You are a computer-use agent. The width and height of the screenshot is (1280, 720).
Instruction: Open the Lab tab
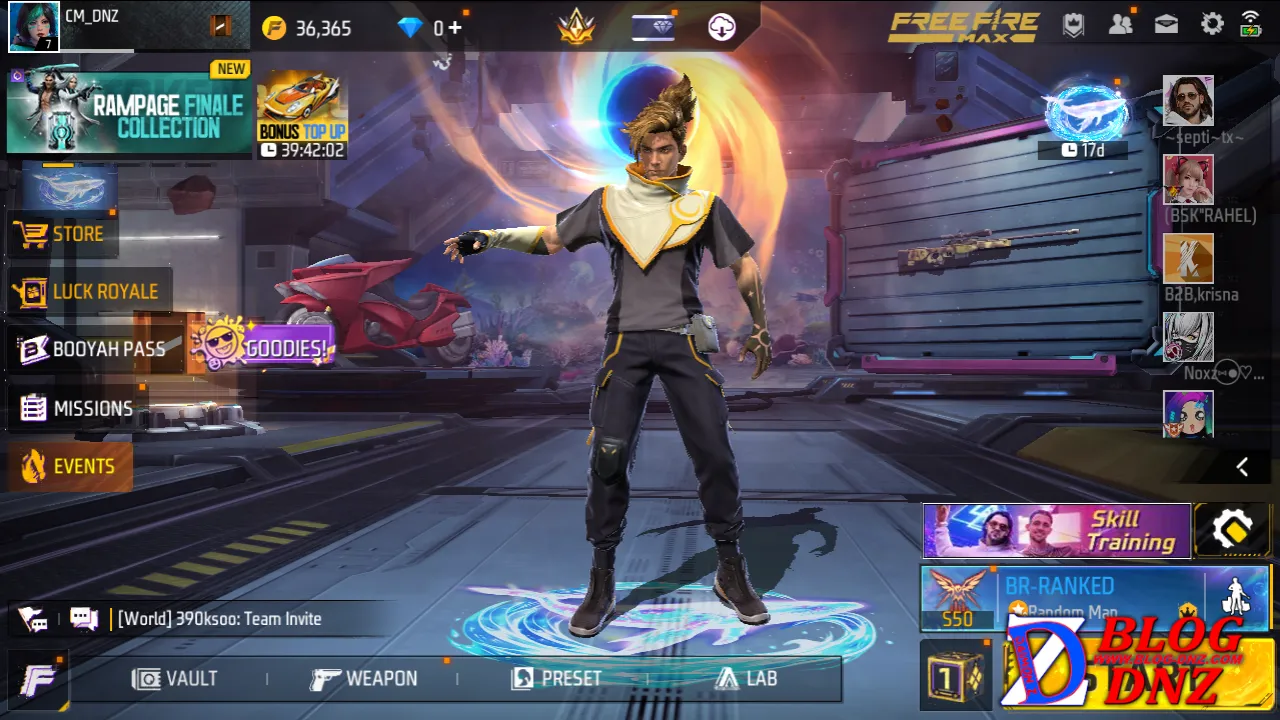click(747, 679)
